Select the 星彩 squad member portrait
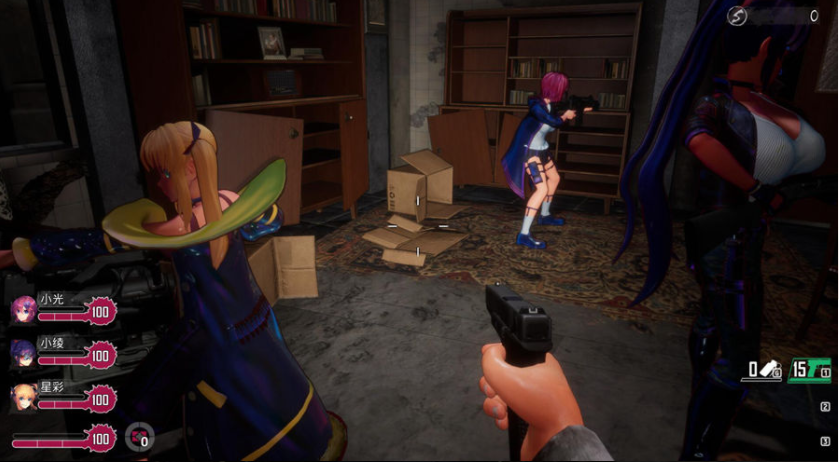 [x=23, y=396]
